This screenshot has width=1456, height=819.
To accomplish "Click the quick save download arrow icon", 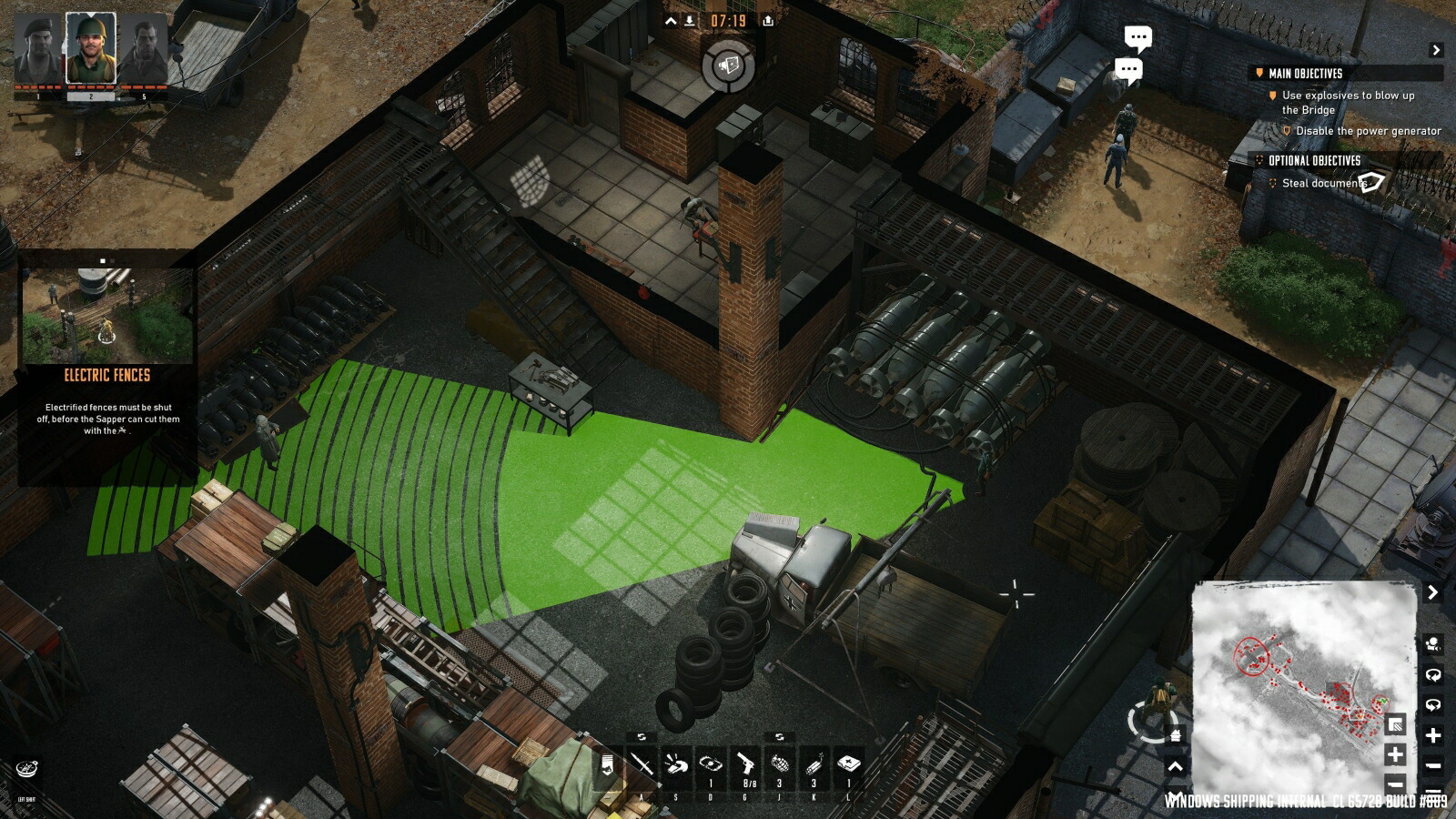I will click(691, 21).
